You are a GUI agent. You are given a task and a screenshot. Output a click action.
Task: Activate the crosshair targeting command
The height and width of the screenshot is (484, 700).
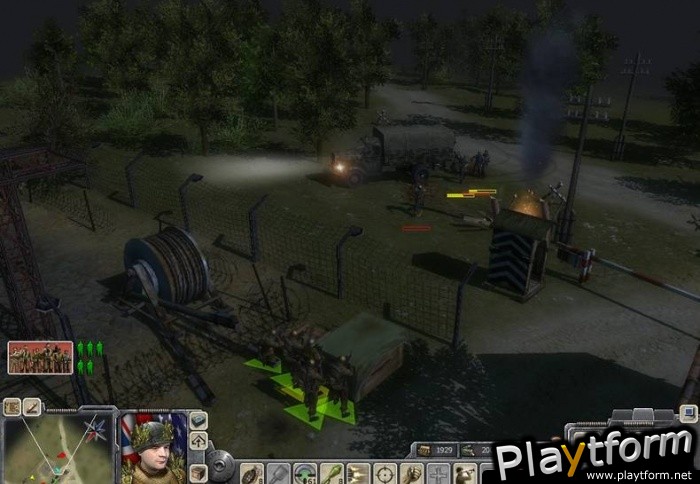tap(385, 473)
